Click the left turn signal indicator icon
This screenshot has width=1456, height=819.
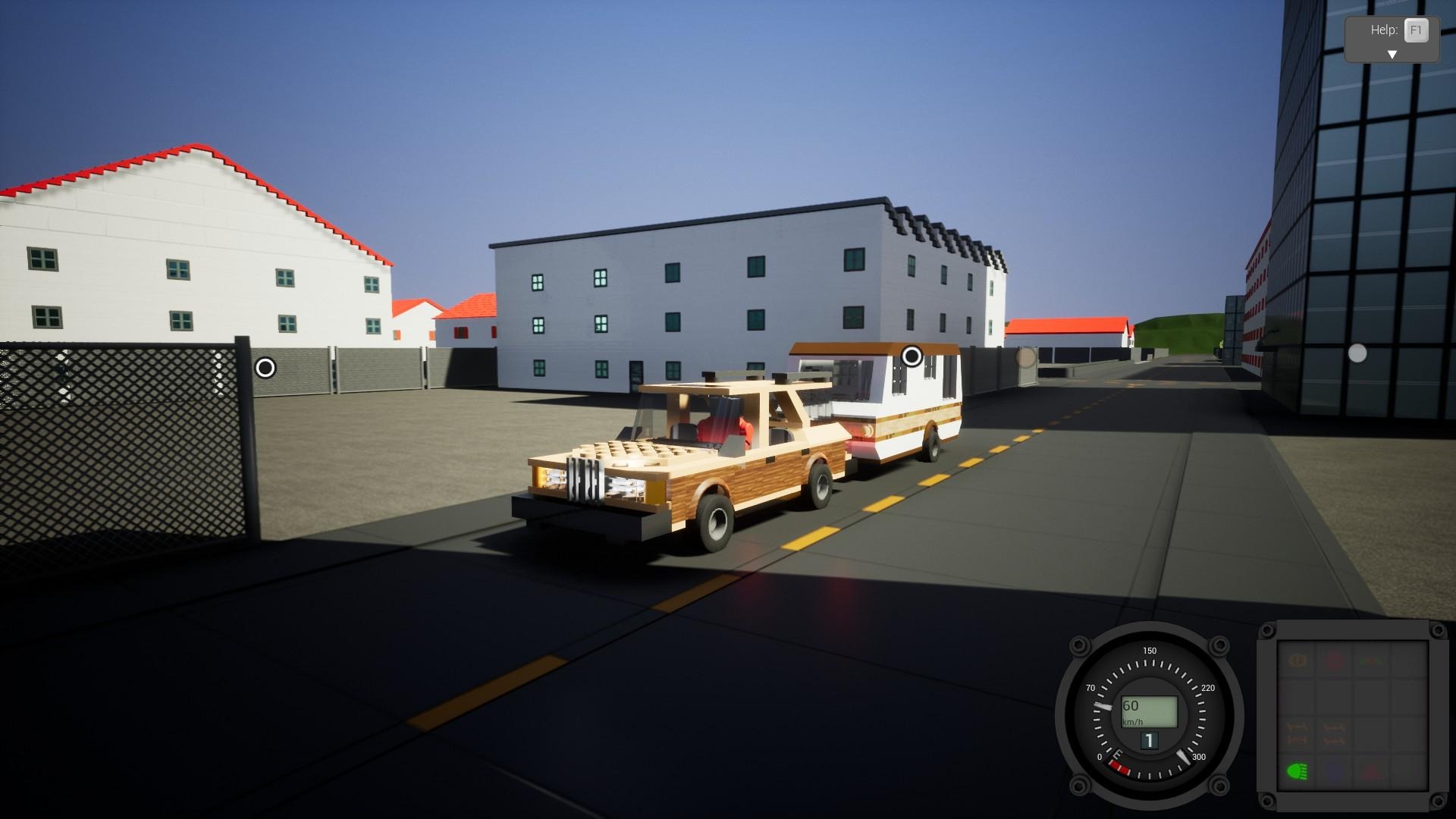(1297, 733)
